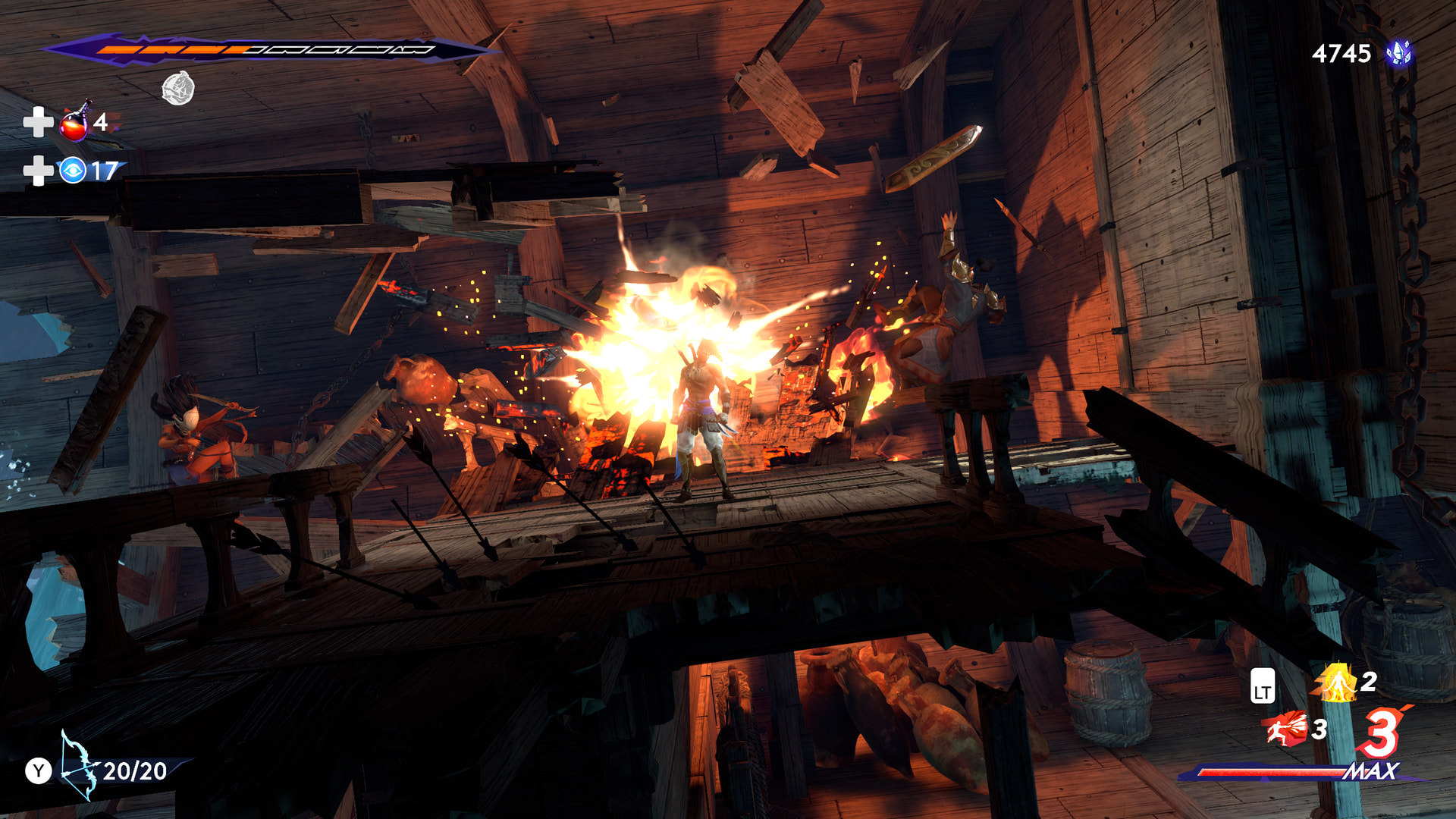The image size is (1456, 819).
Task: Activate the golden flame figure surge ability
Action: [1337, 682]
